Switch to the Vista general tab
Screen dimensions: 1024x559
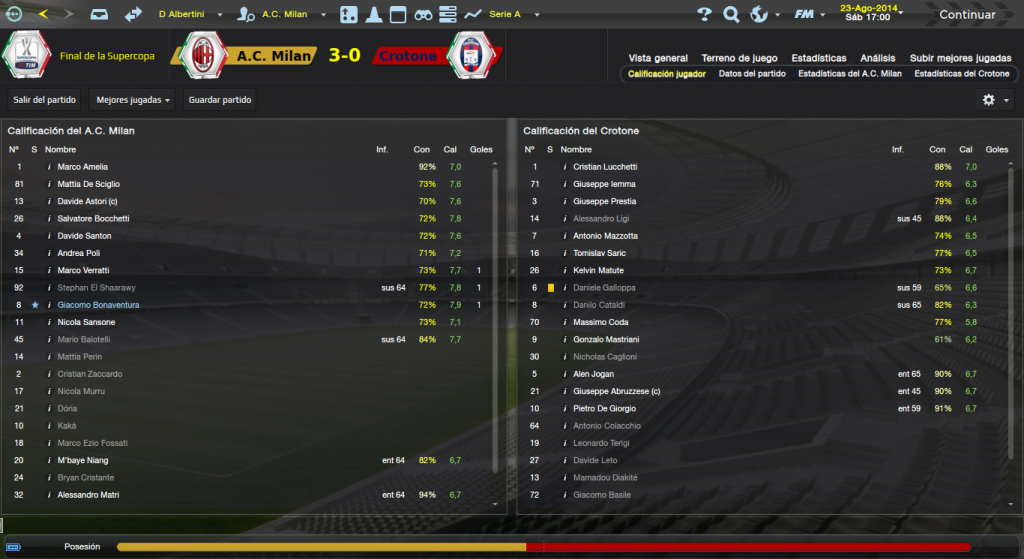(x=657, y=58)
